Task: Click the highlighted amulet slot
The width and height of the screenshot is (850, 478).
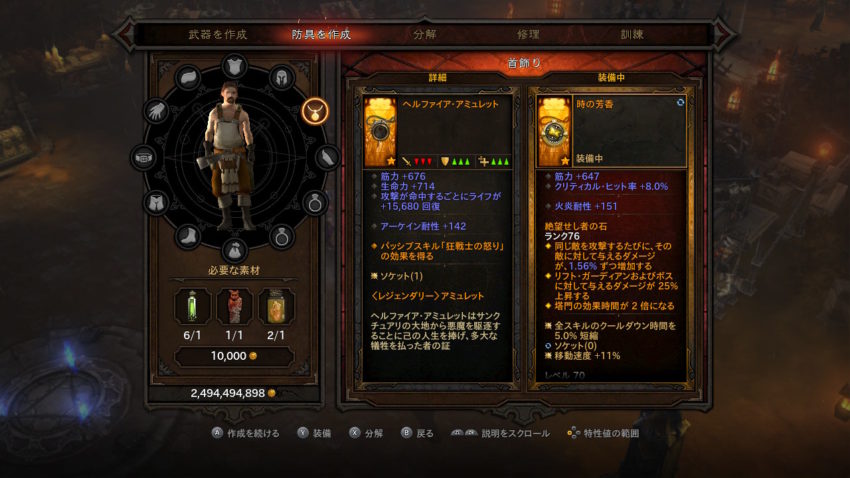Action: pyautogui.click(x=313, y=108)
